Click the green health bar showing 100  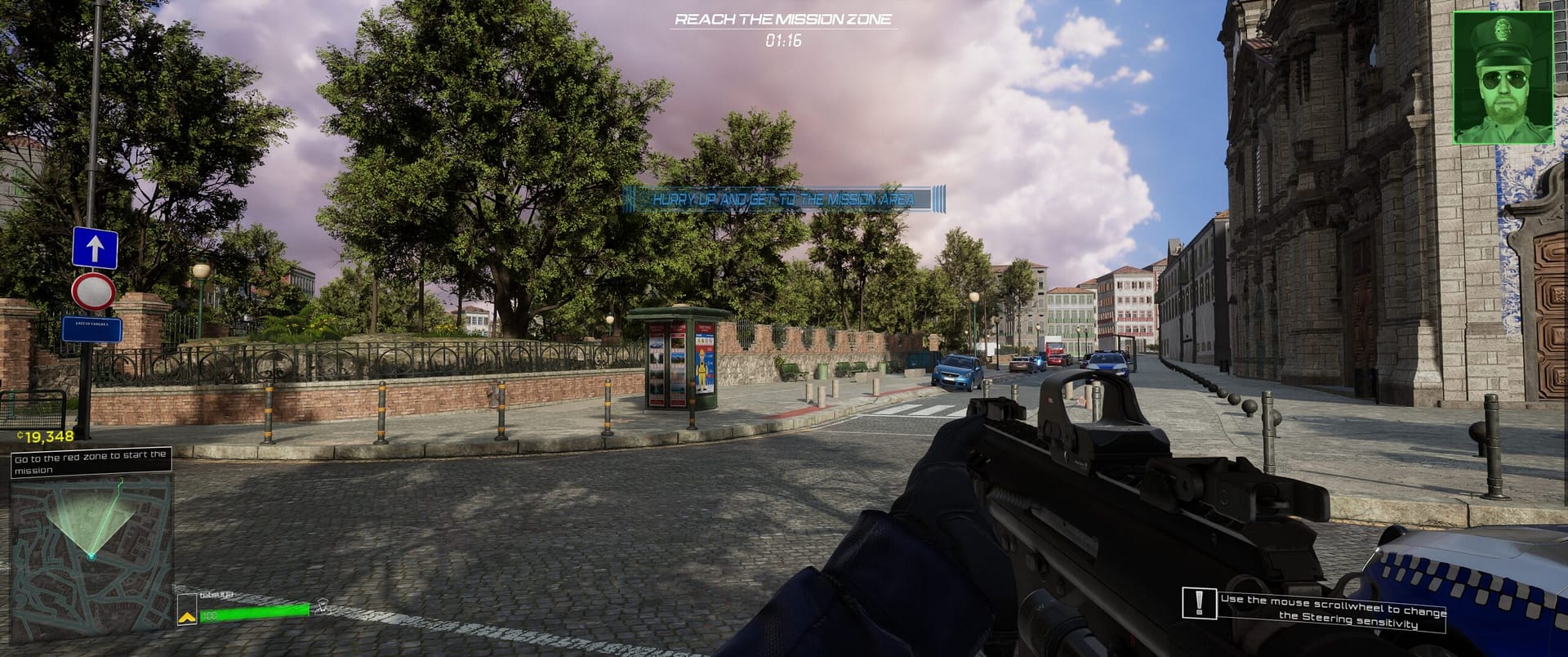click(253, 615)
